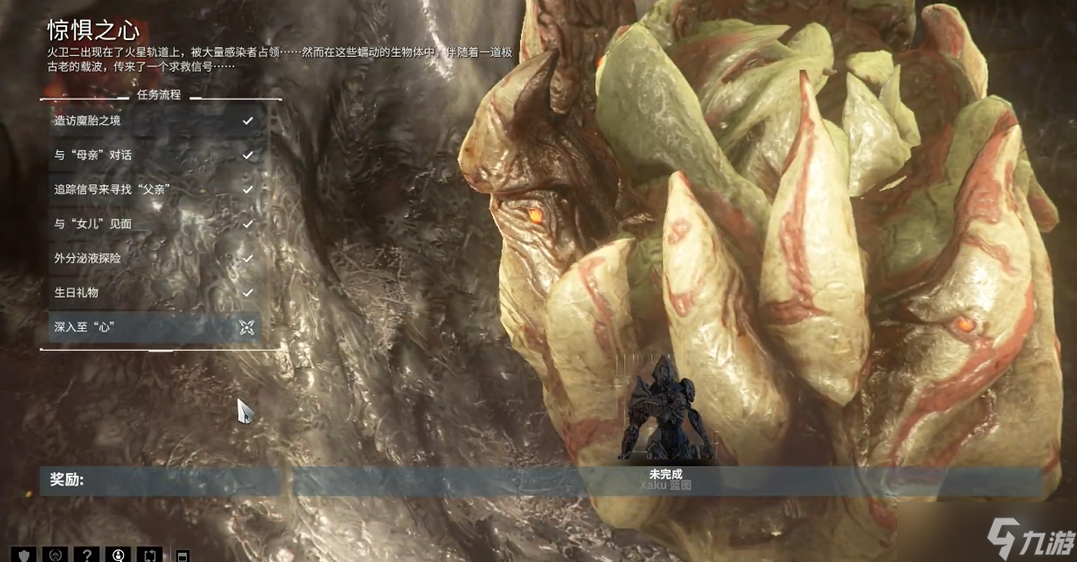Open the question mark help icon

(88, 554)
